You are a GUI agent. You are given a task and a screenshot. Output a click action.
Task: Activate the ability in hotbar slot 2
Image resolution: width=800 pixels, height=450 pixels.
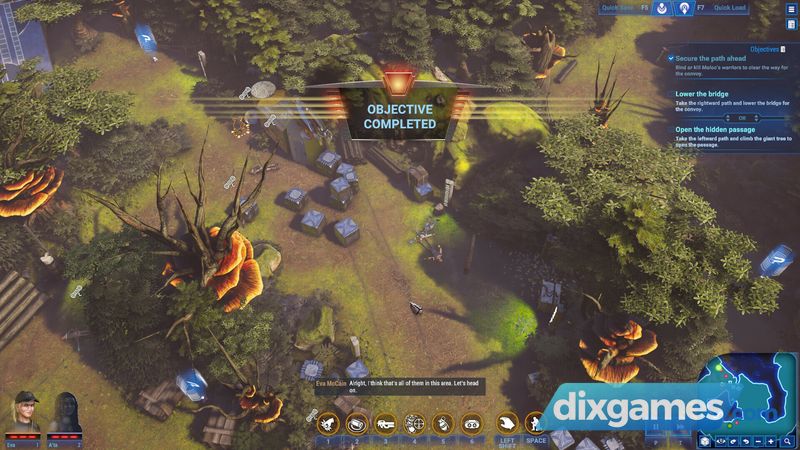(357, 424)
